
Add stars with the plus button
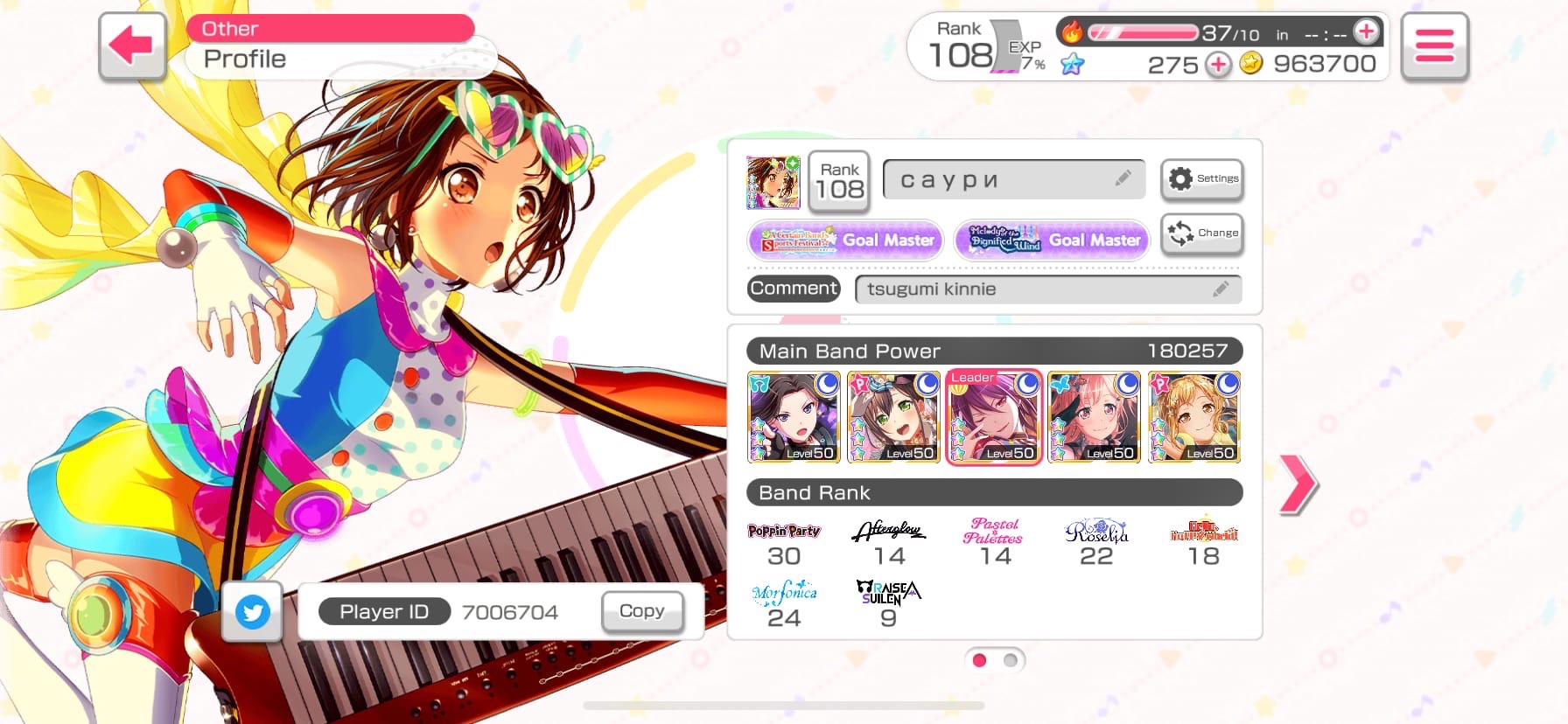[x=1218, y=64]
